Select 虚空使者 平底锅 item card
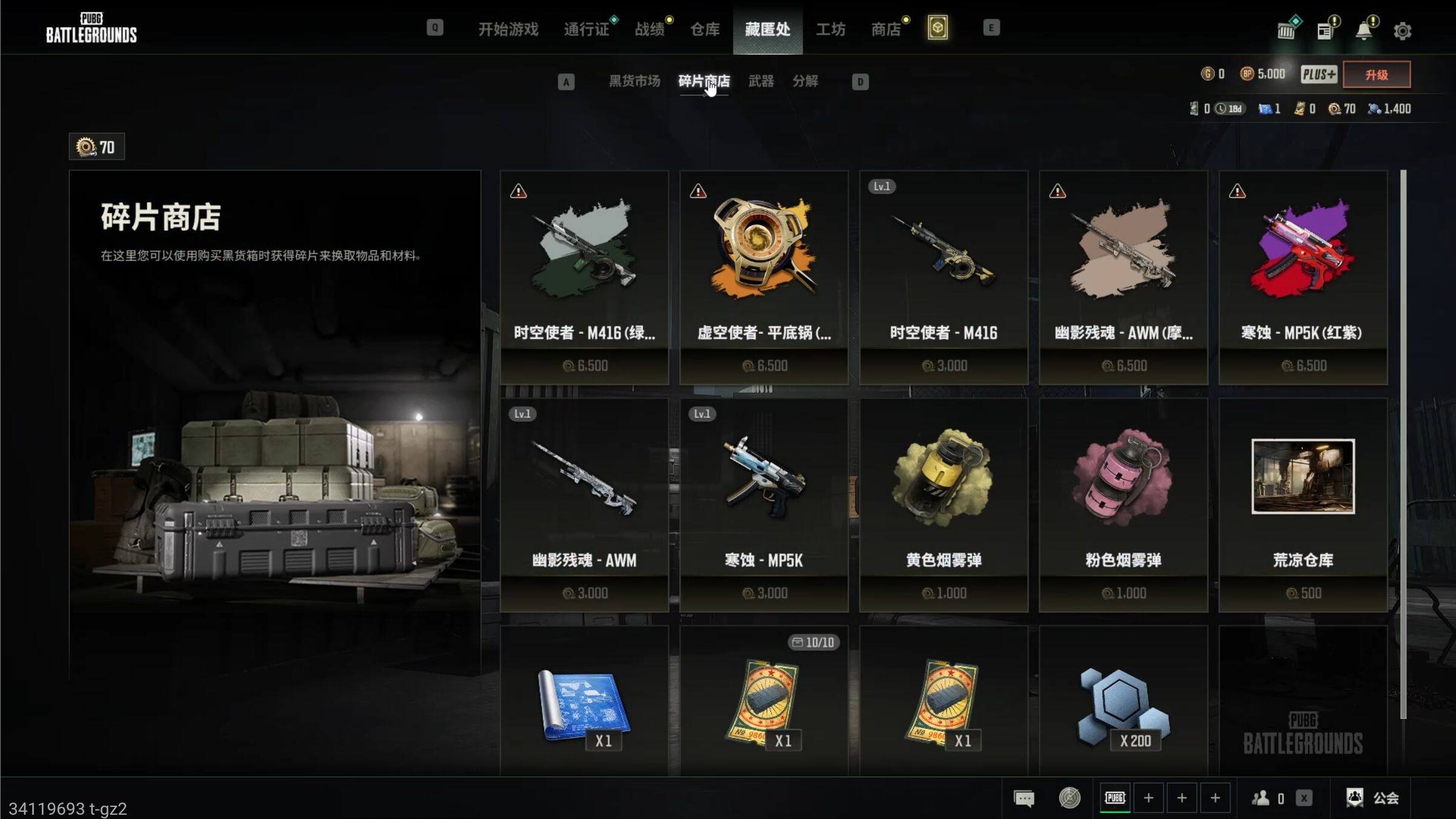 [764, 277]
